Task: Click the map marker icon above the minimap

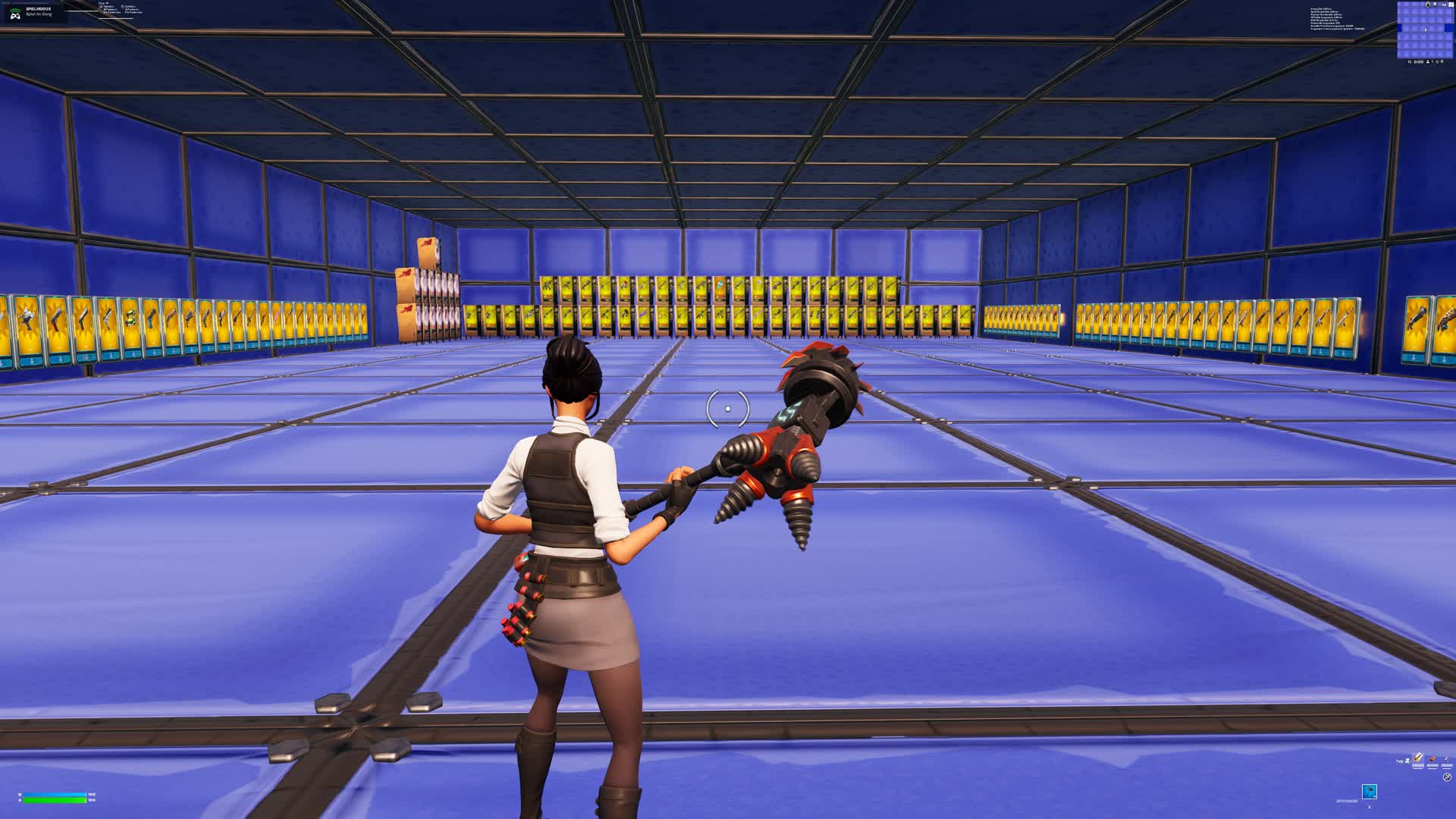Action: tap(1435, 5)
